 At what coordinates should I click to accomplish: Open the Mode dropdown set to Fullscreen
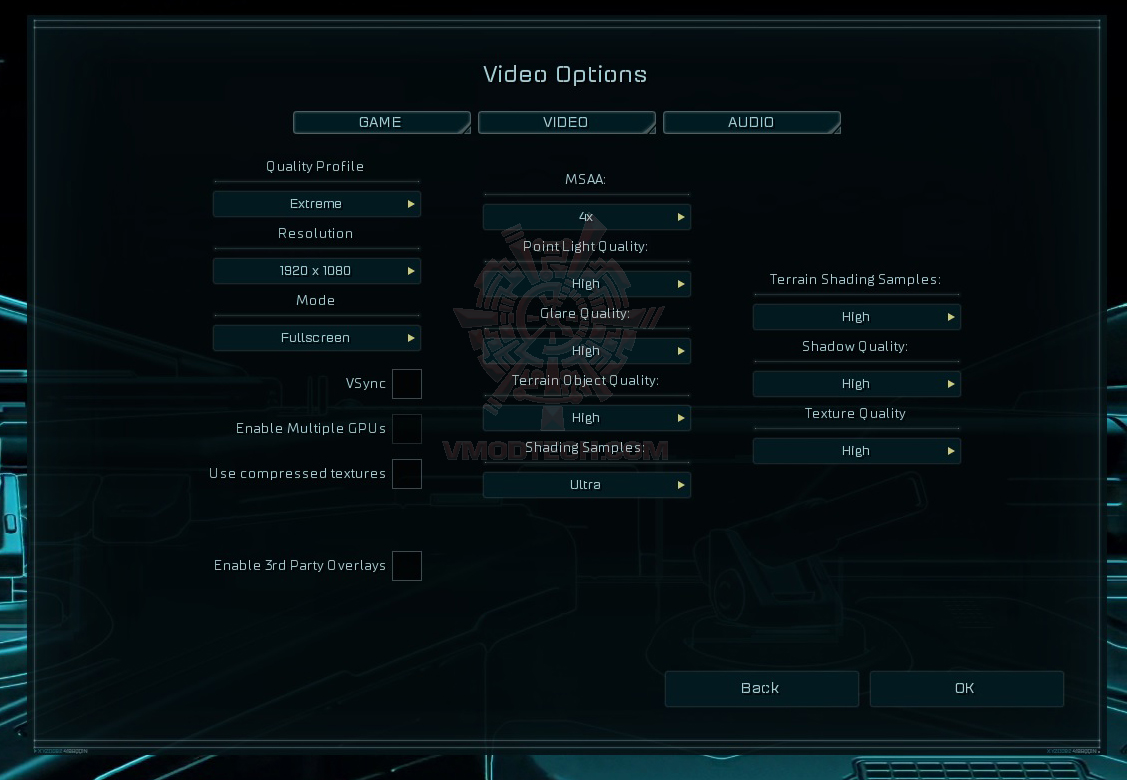coord(316,338)
